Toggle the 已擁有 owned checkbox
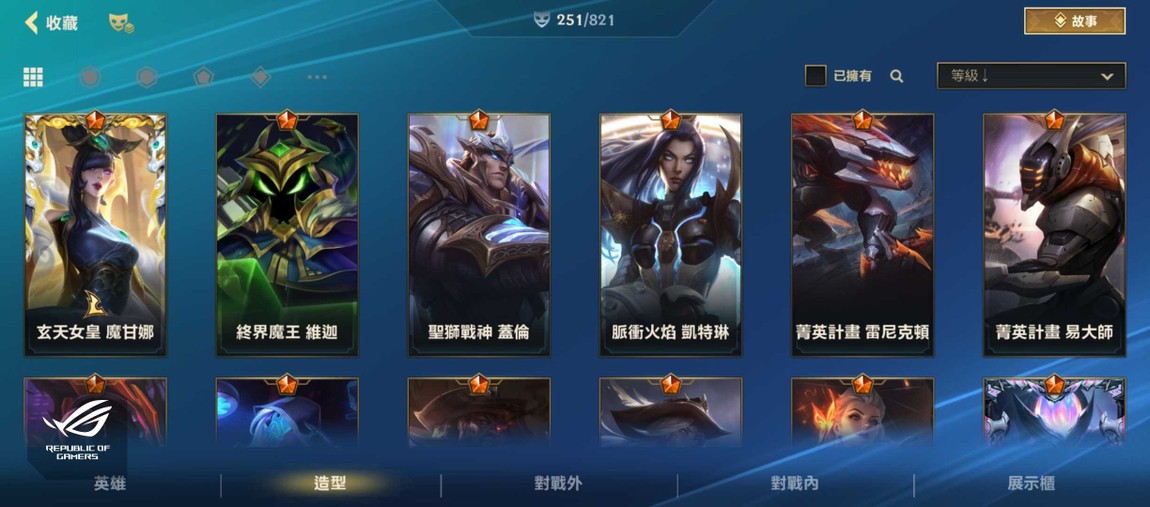The image size is (1150, 507). pyautogui.click(x=816, y=76)
